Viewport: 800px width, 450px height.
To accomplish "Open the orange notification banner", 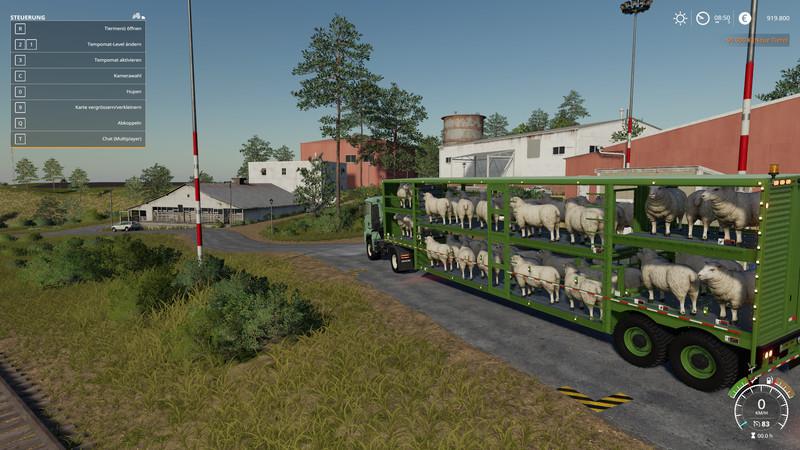I will pos(757,40).
